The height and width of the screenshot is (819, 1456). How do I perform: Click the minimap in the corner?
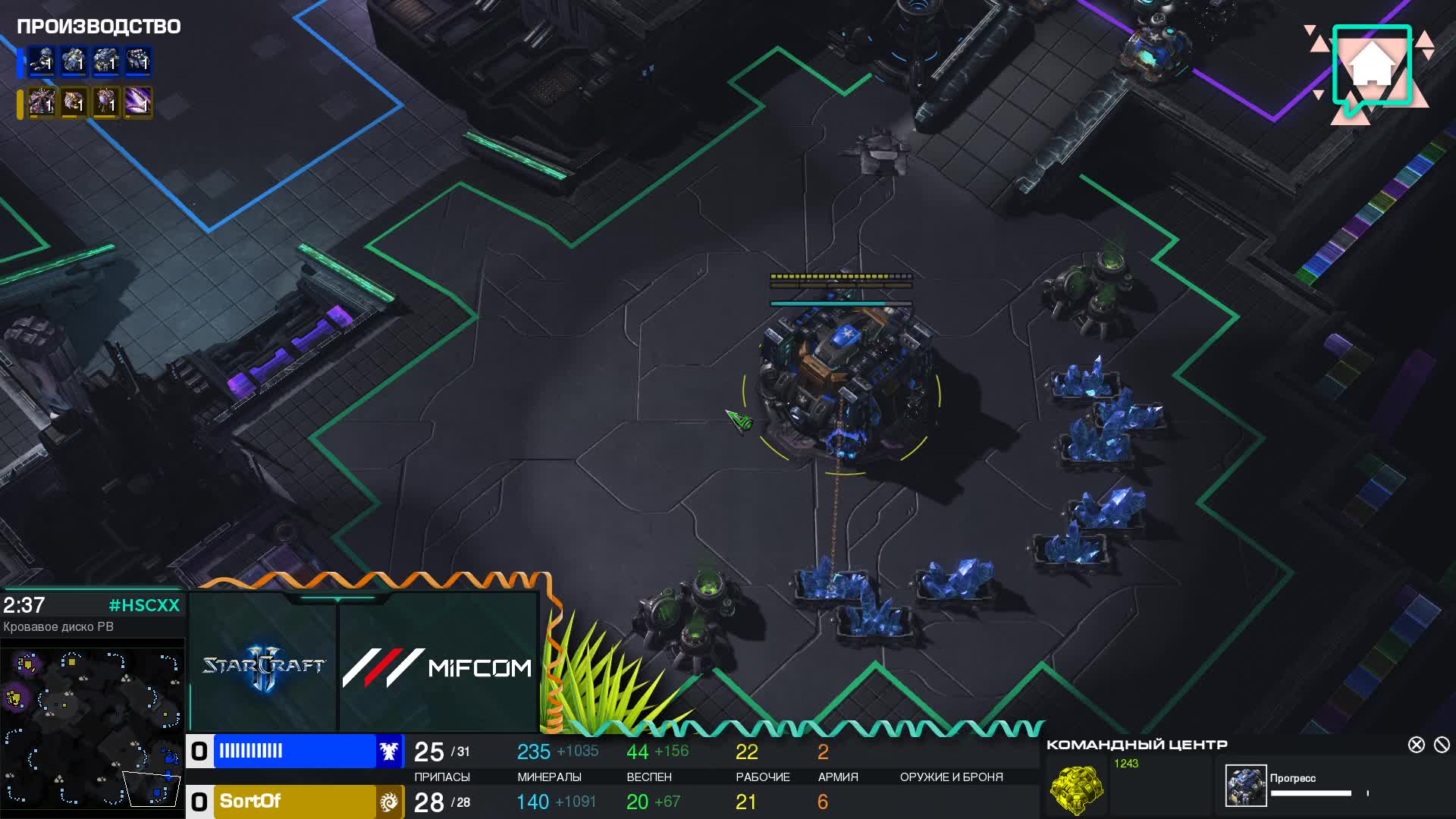coord(93,728)
